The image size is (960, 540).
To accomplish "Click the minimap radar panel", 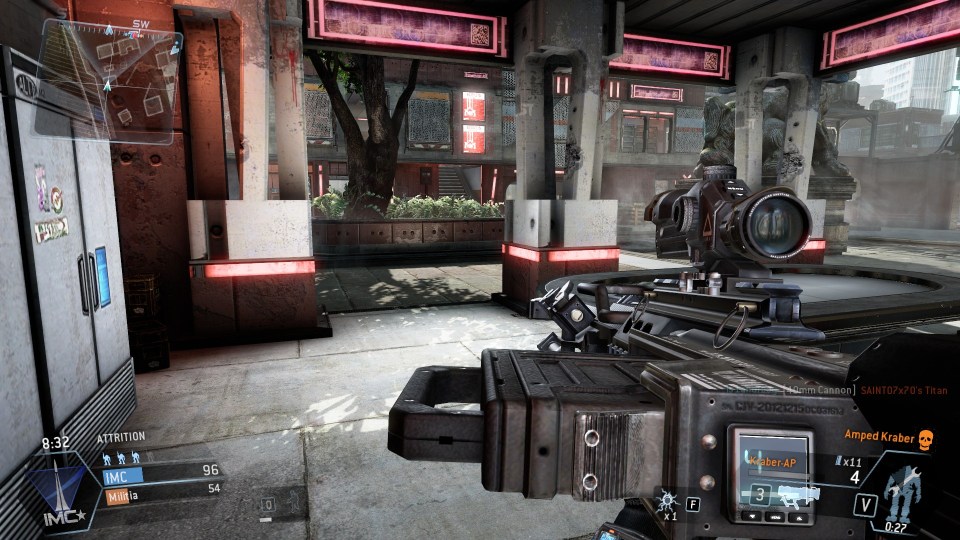I will 110,80.
